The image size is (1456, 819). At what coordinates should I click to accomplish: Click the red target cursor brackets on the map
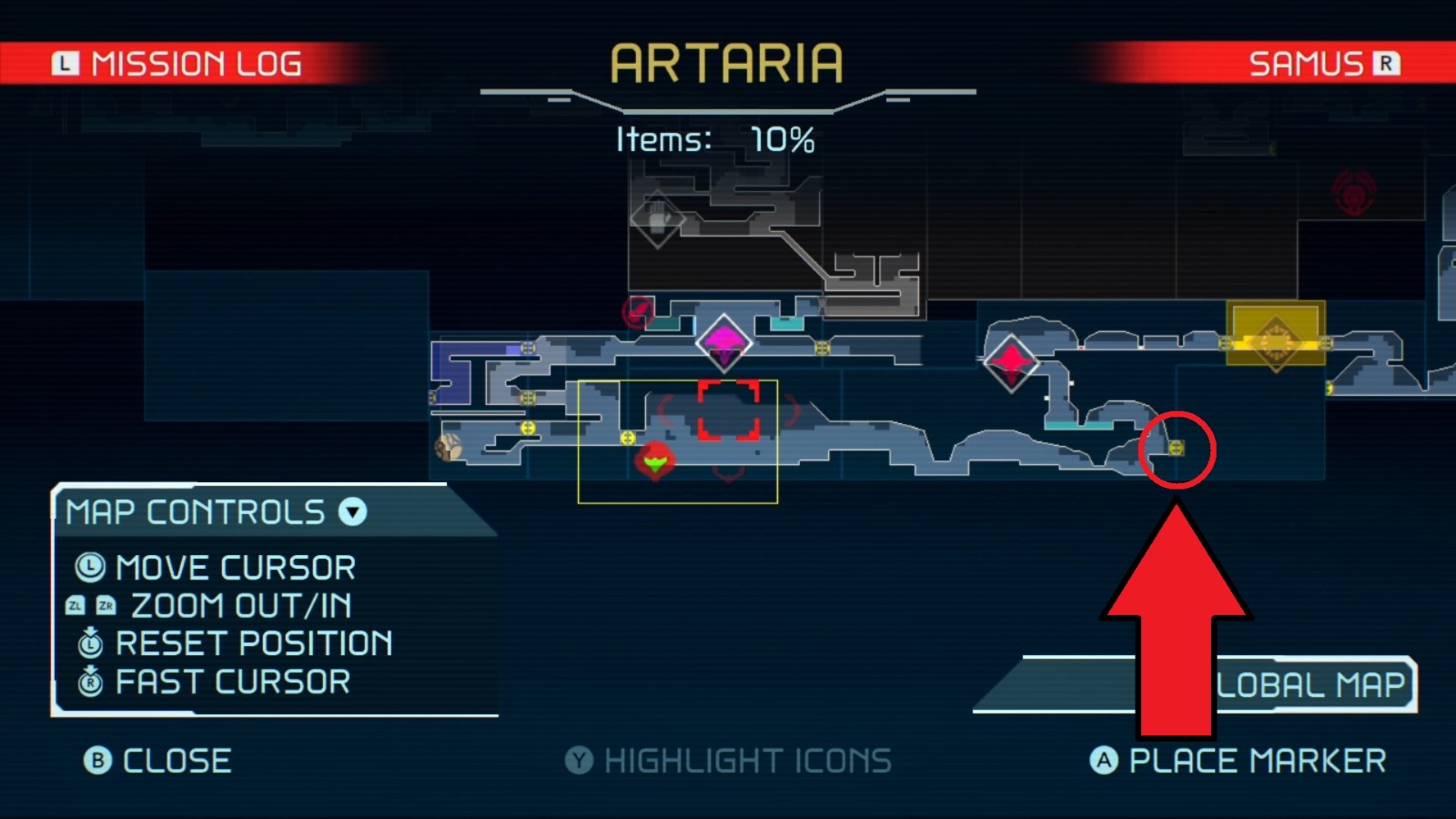click(728, 409)
